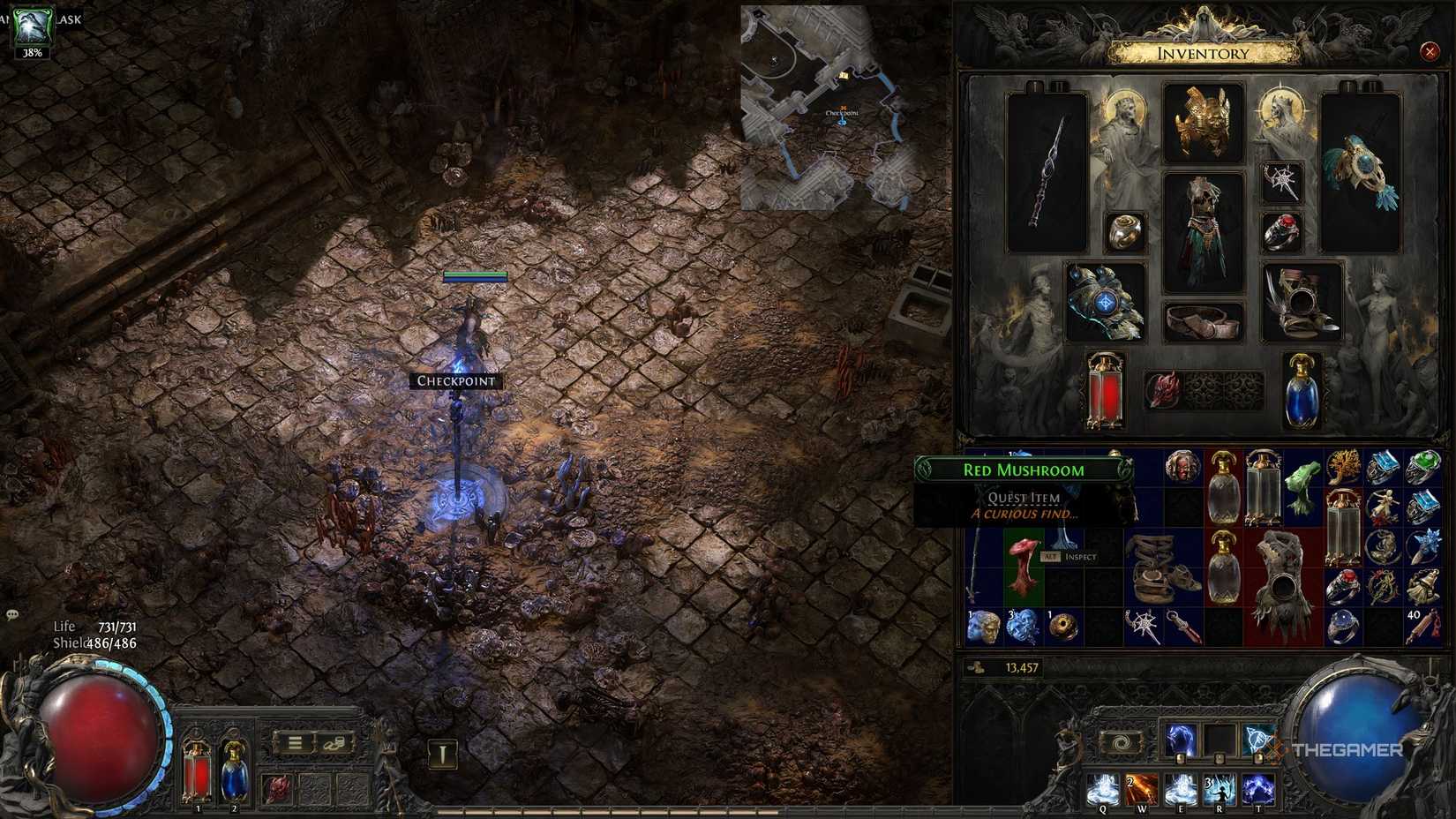
Task: Close the Inventory panel with the red X
Action: pyautogui.click(x=1430, y=51)
